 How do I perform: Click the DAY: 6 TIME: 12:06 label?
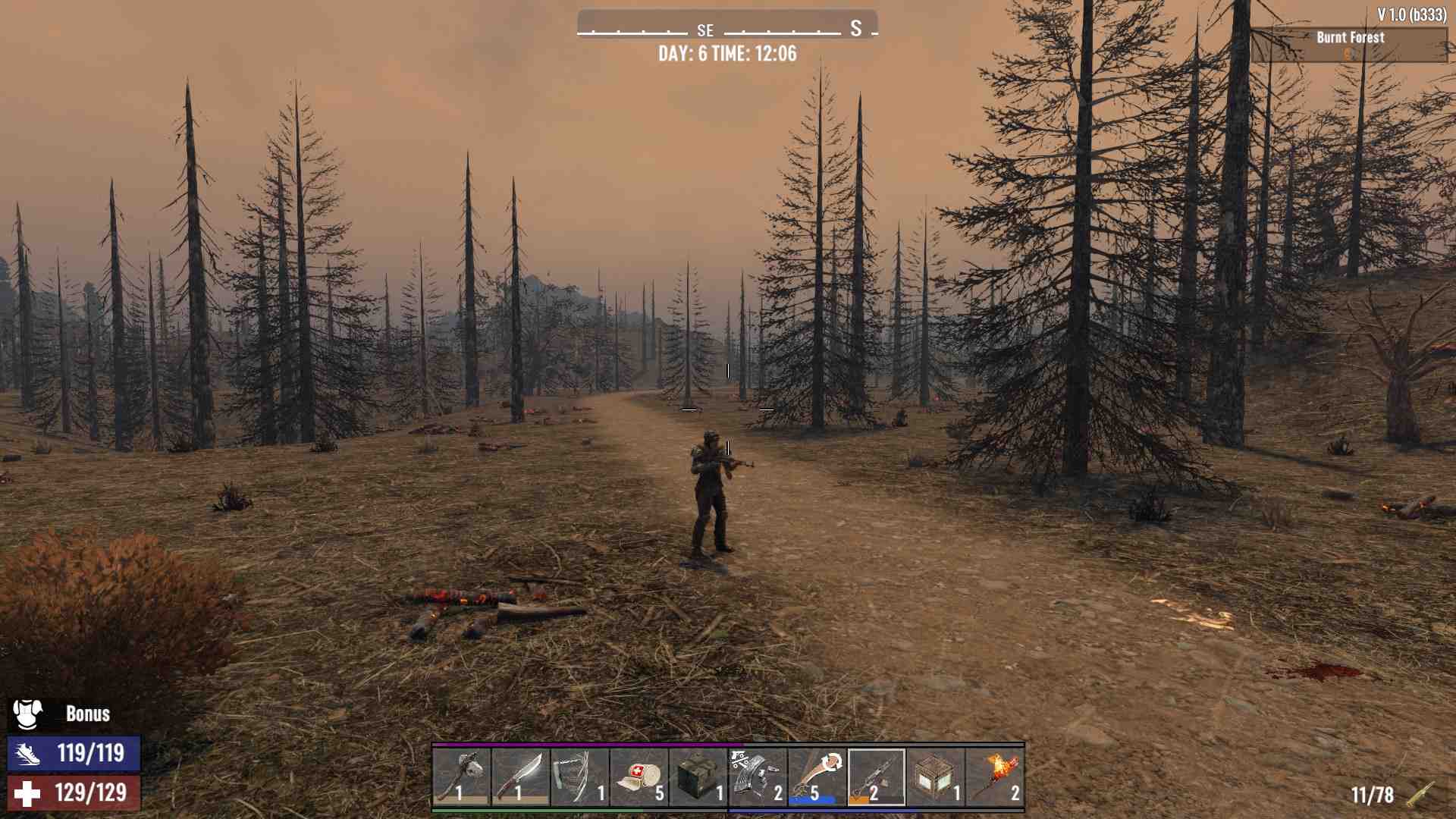(x=726, y=54)
